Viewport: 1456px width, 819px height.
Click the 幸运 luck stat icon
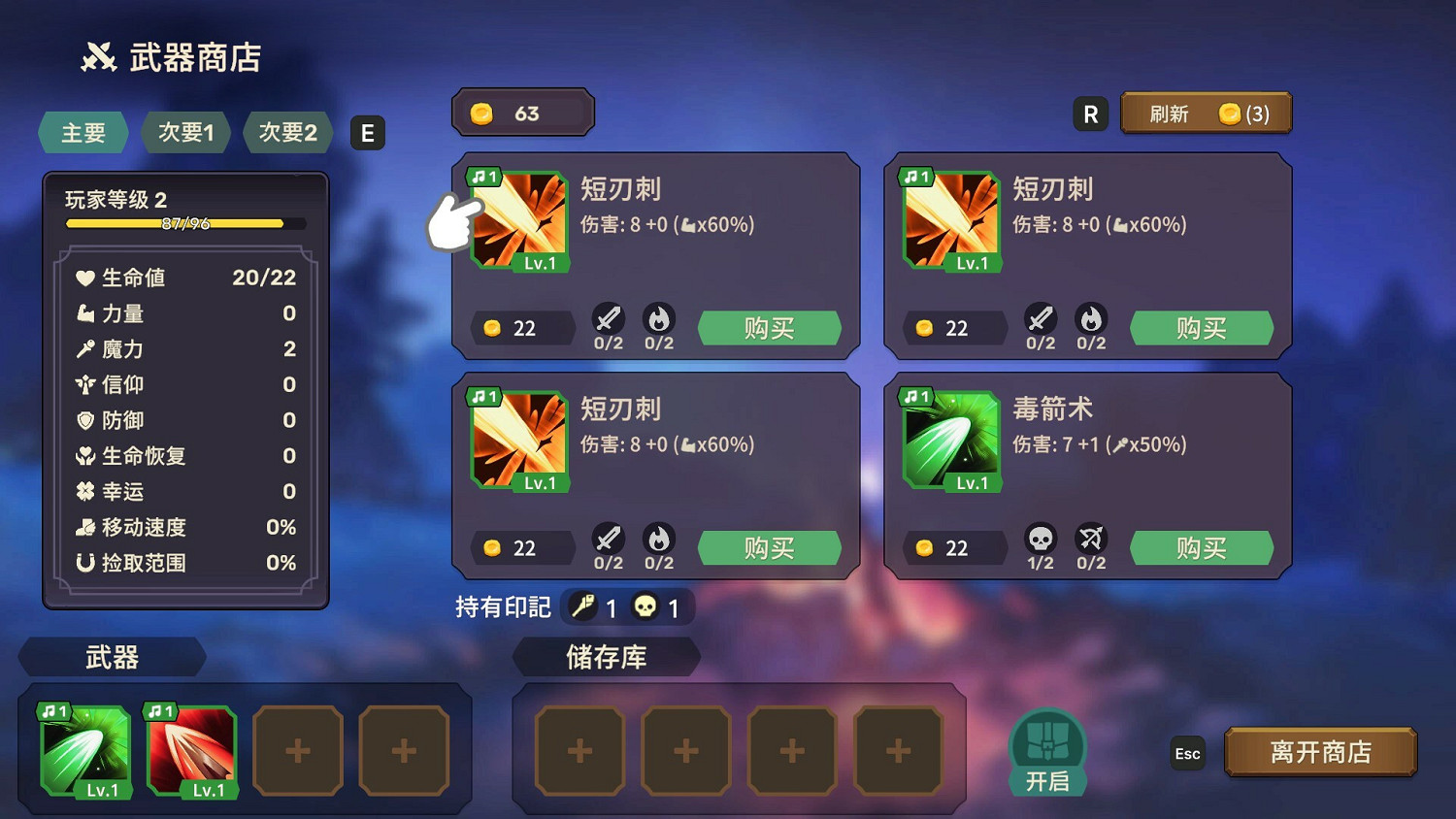85,492
